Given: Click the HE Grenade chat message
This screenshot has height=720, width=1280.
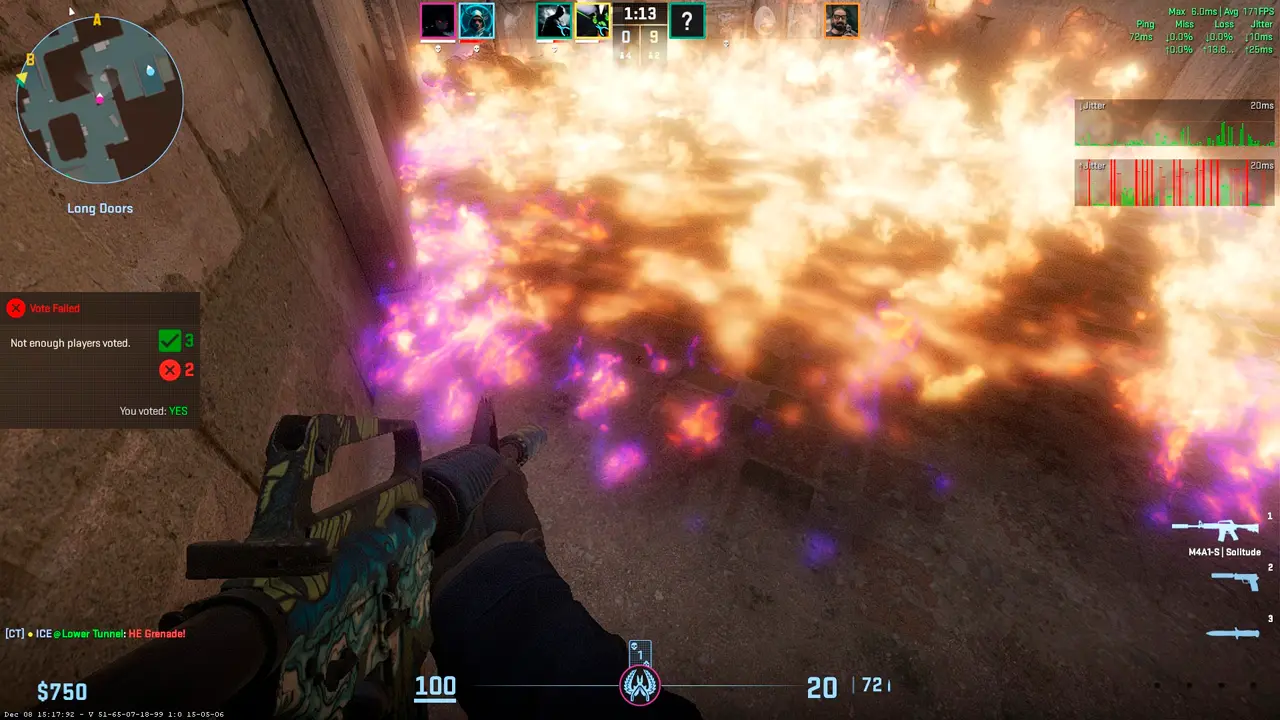Looking at the screenshot, I should point(95,634).
